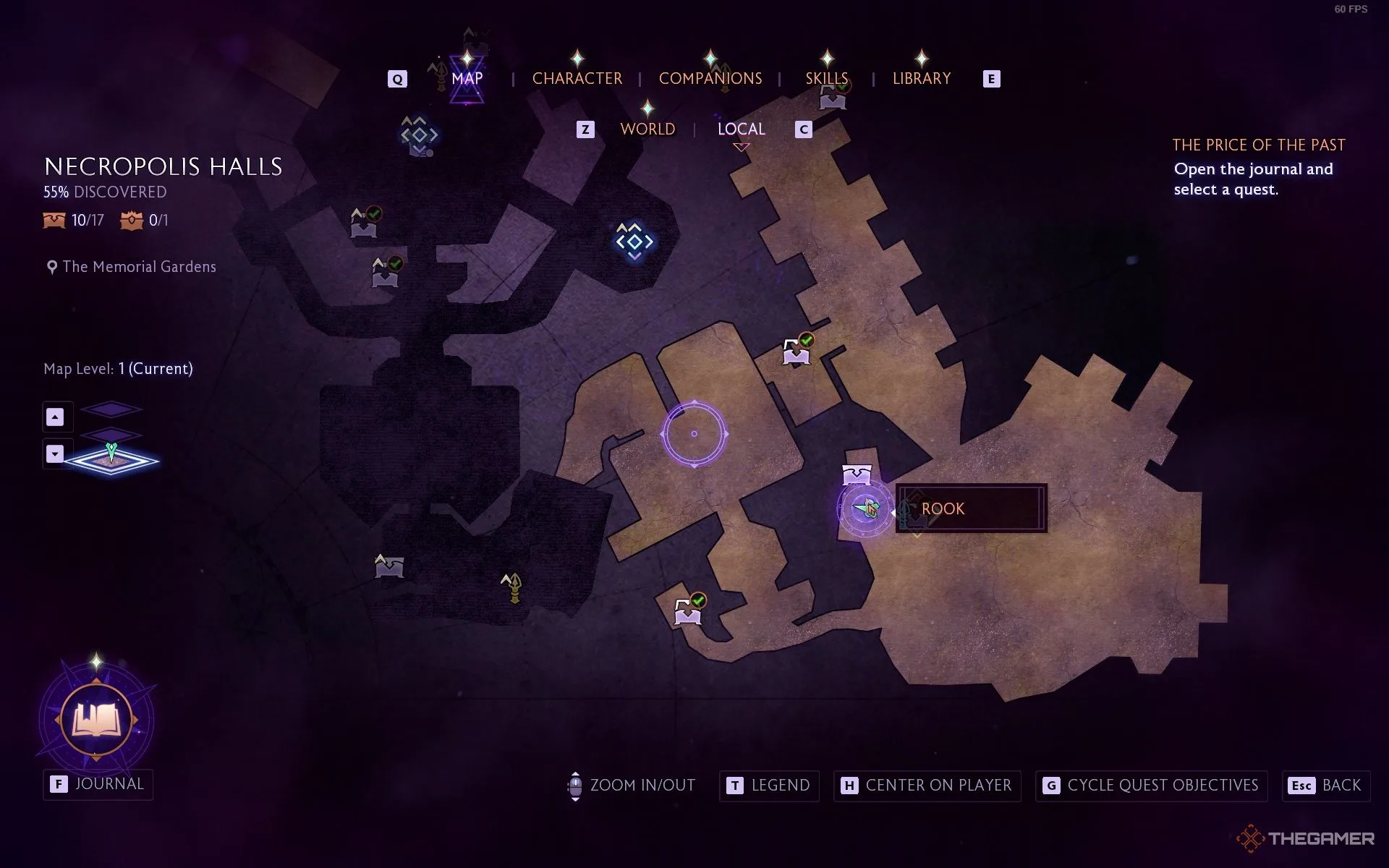Move down one map level
Screen dimensions: 1389x868
(x=55, y=454)
